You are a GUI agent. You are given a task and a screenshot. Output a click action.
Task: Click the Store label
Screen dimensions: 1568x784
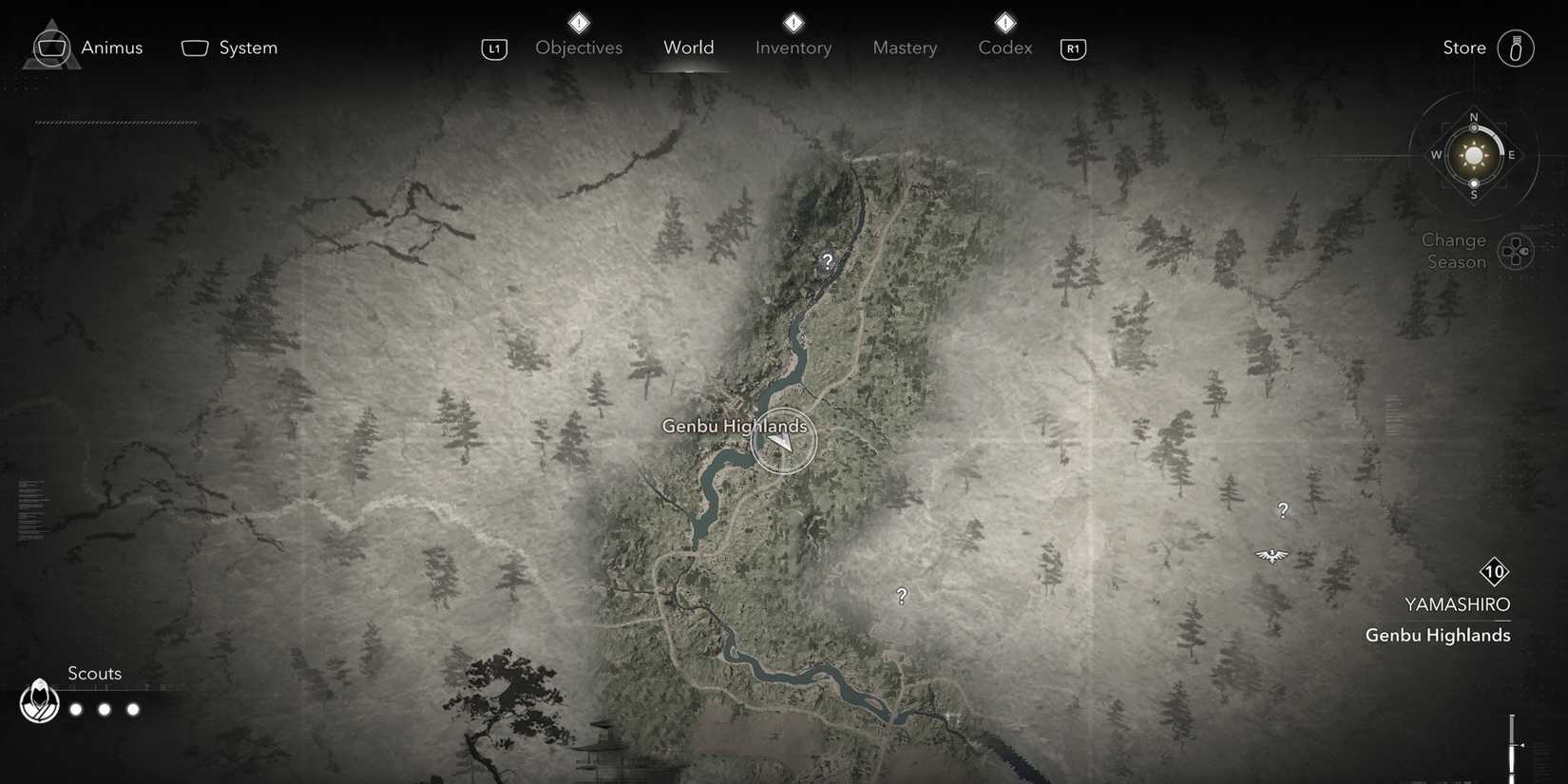(x=1463, y=47)
